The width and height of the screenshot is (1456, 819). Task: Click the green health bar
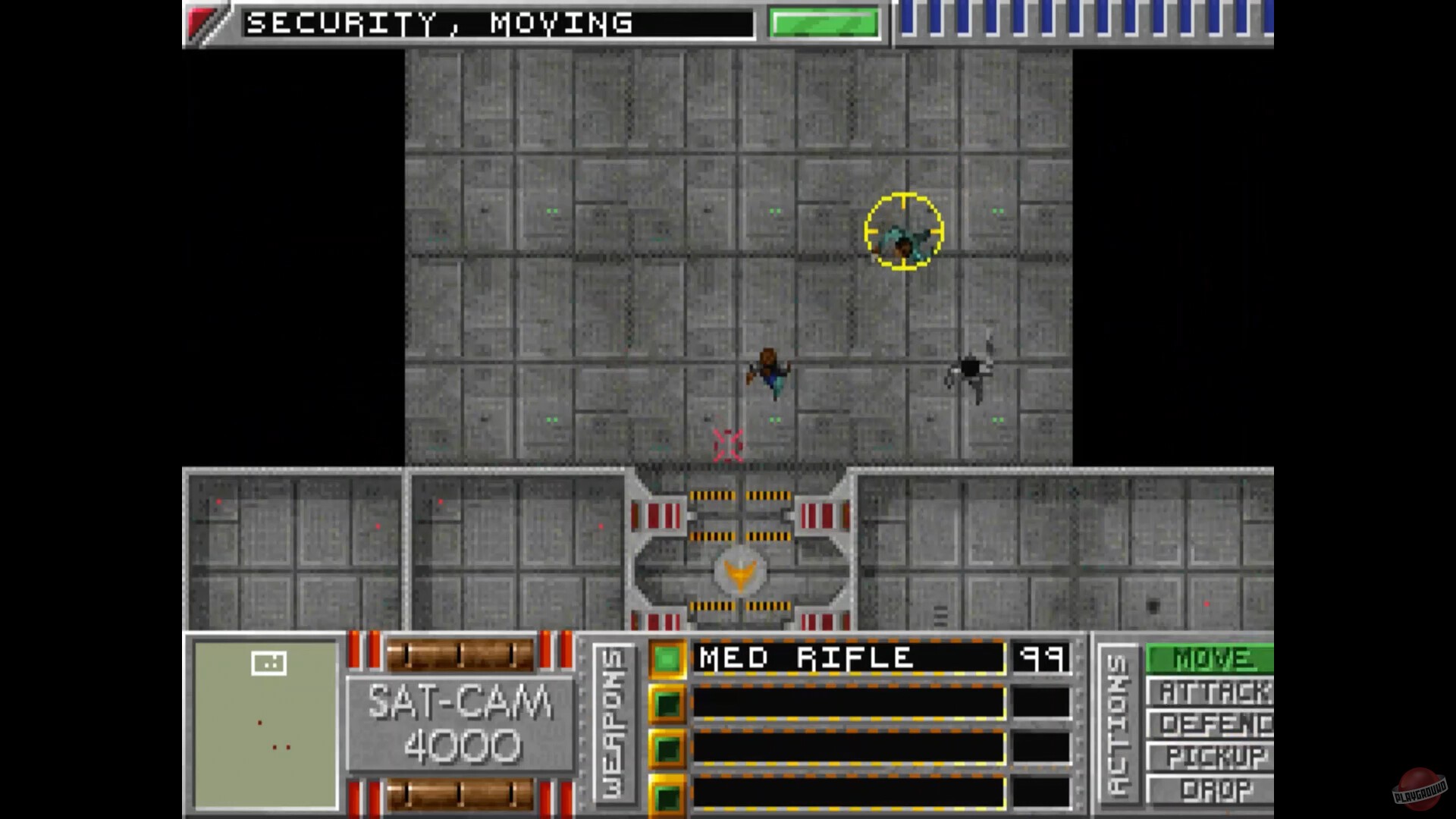(823, 23)
